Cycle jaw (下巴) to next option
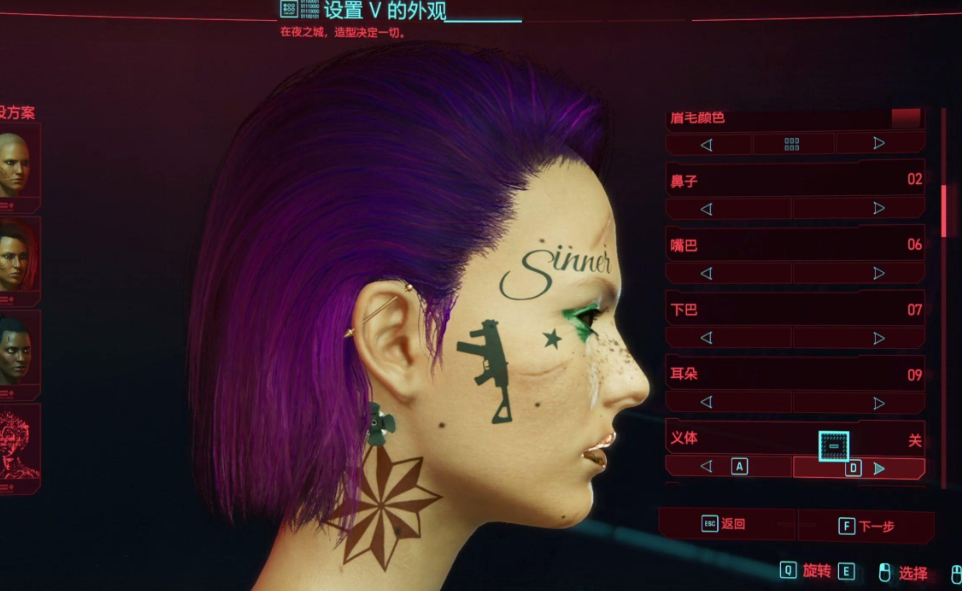Viewport: 962px width, 591px height. pos(879,339)
